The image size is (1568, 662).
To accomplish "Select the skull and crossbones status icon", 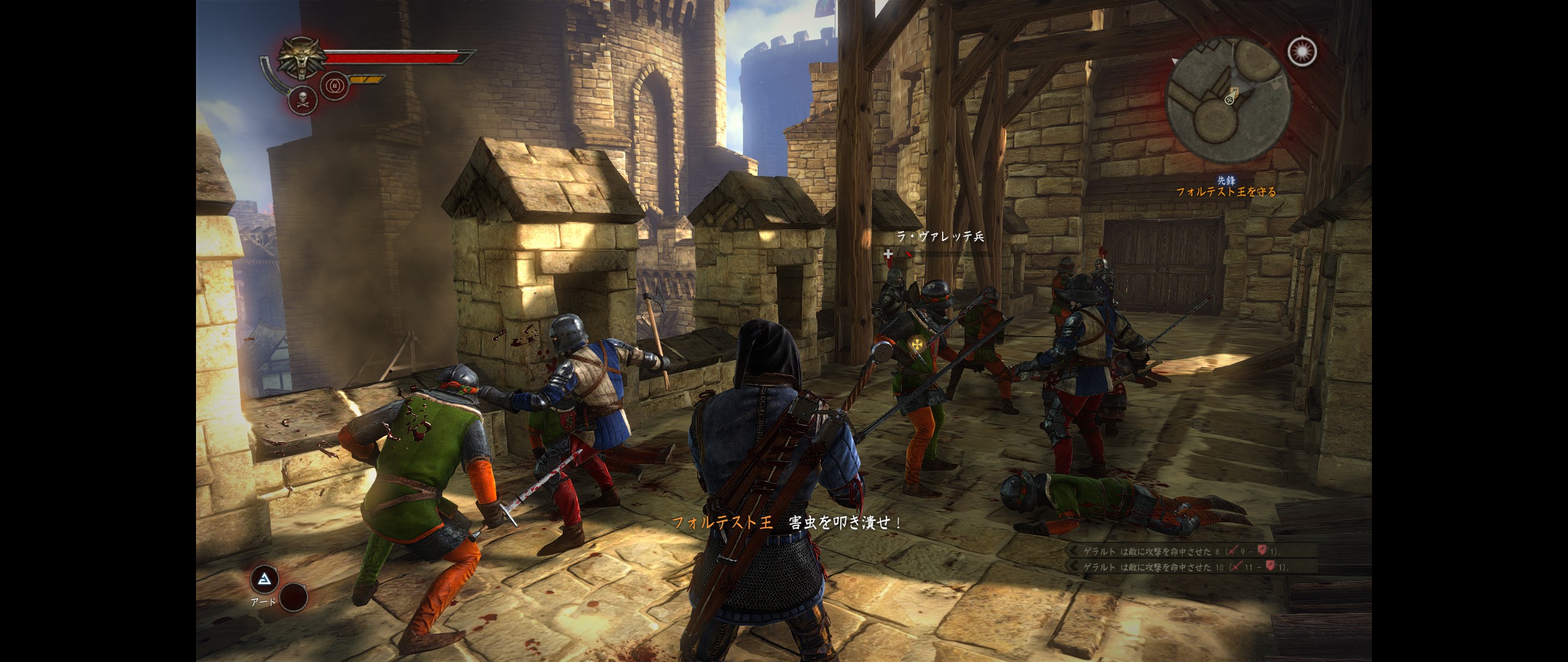I will [x=302, y=100].
